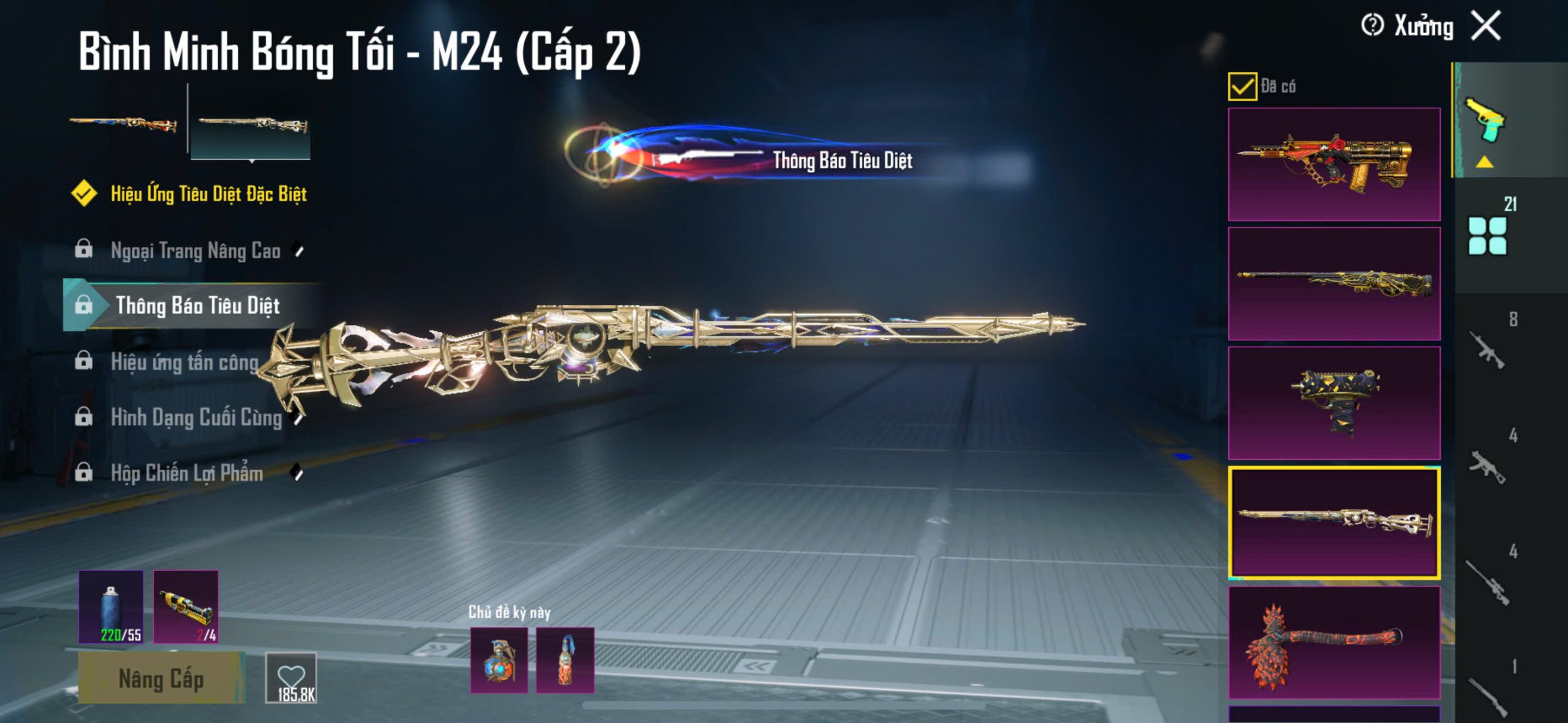This screenshot has width=1568, height=723.
Task: Open the Xưởng help info
Action: [x=1372, y=26]
